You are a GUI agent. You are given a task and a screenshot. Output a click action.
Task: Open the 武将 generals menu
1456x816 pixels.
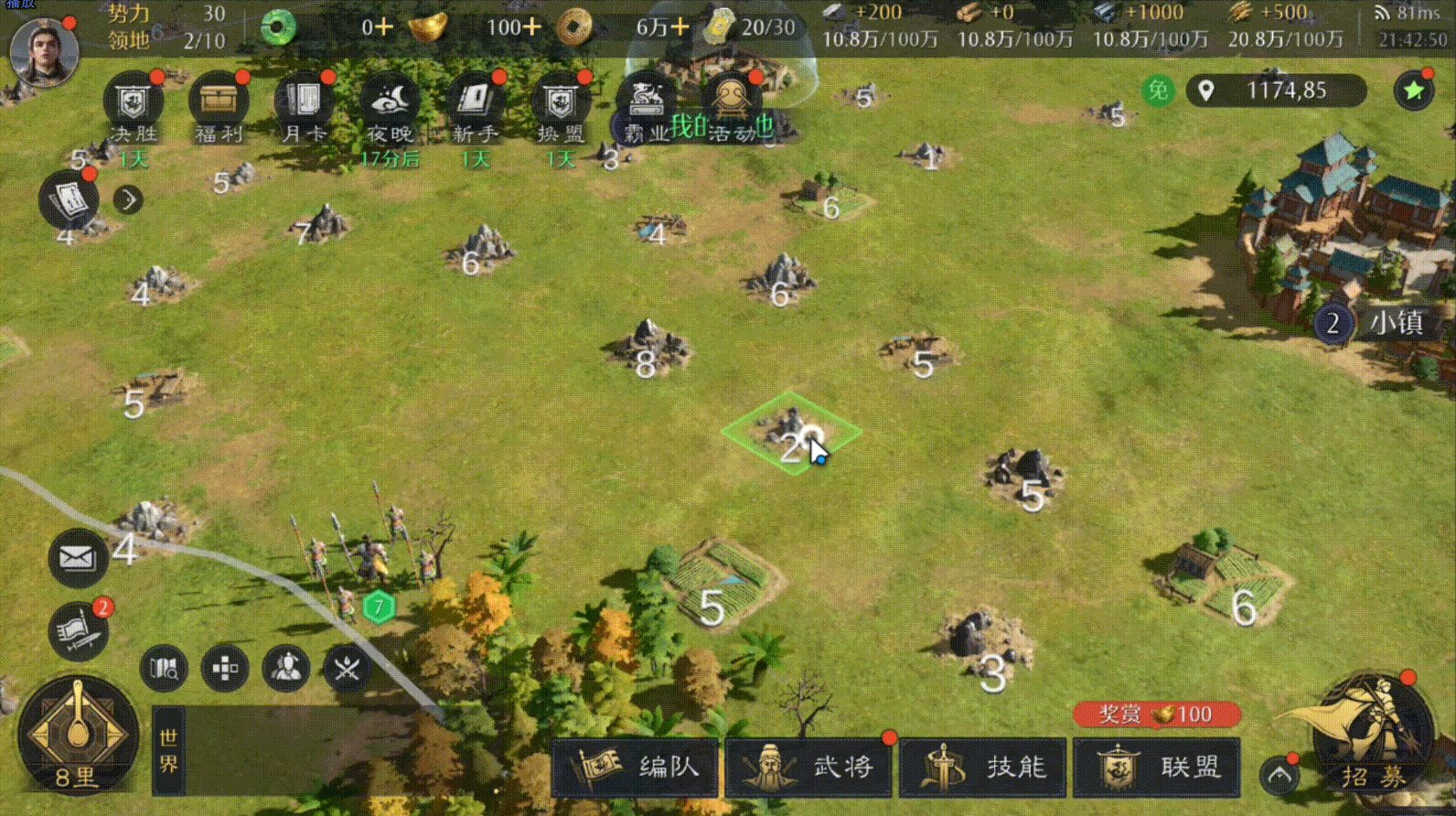[x=808, y=768]
